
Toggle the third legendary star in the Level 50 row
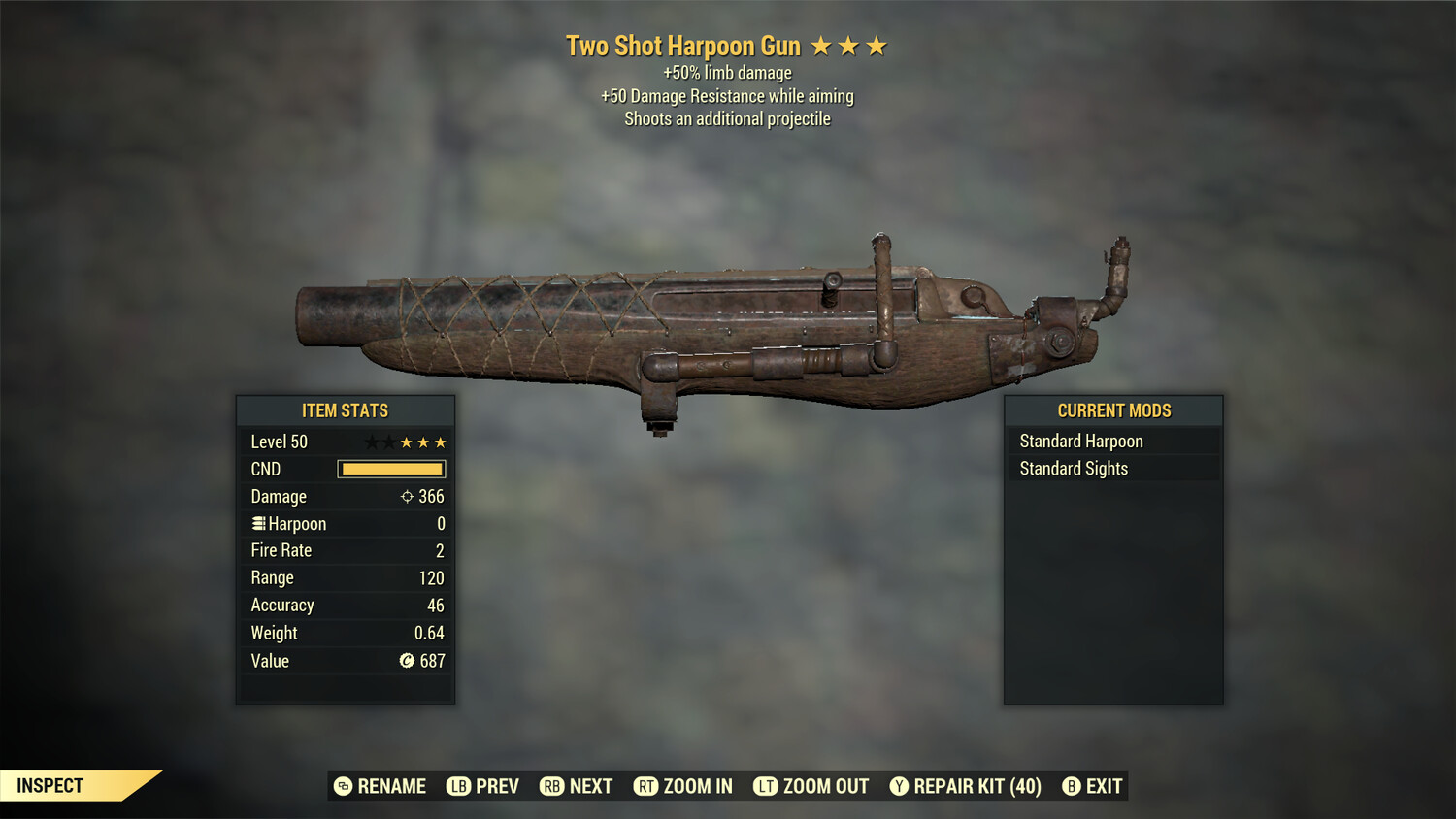(x=442, y=442)
